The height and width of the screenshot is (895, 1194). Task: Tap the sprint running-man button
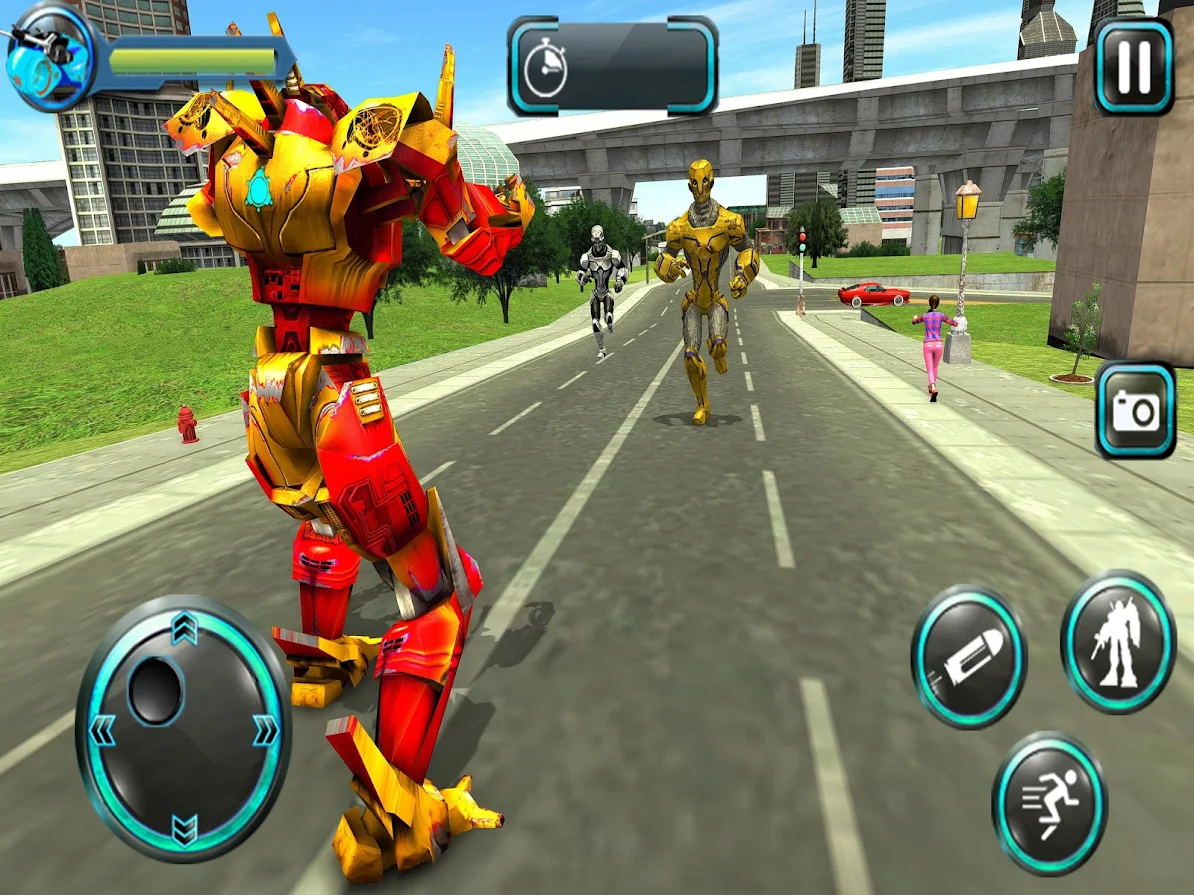[1049, 803]
